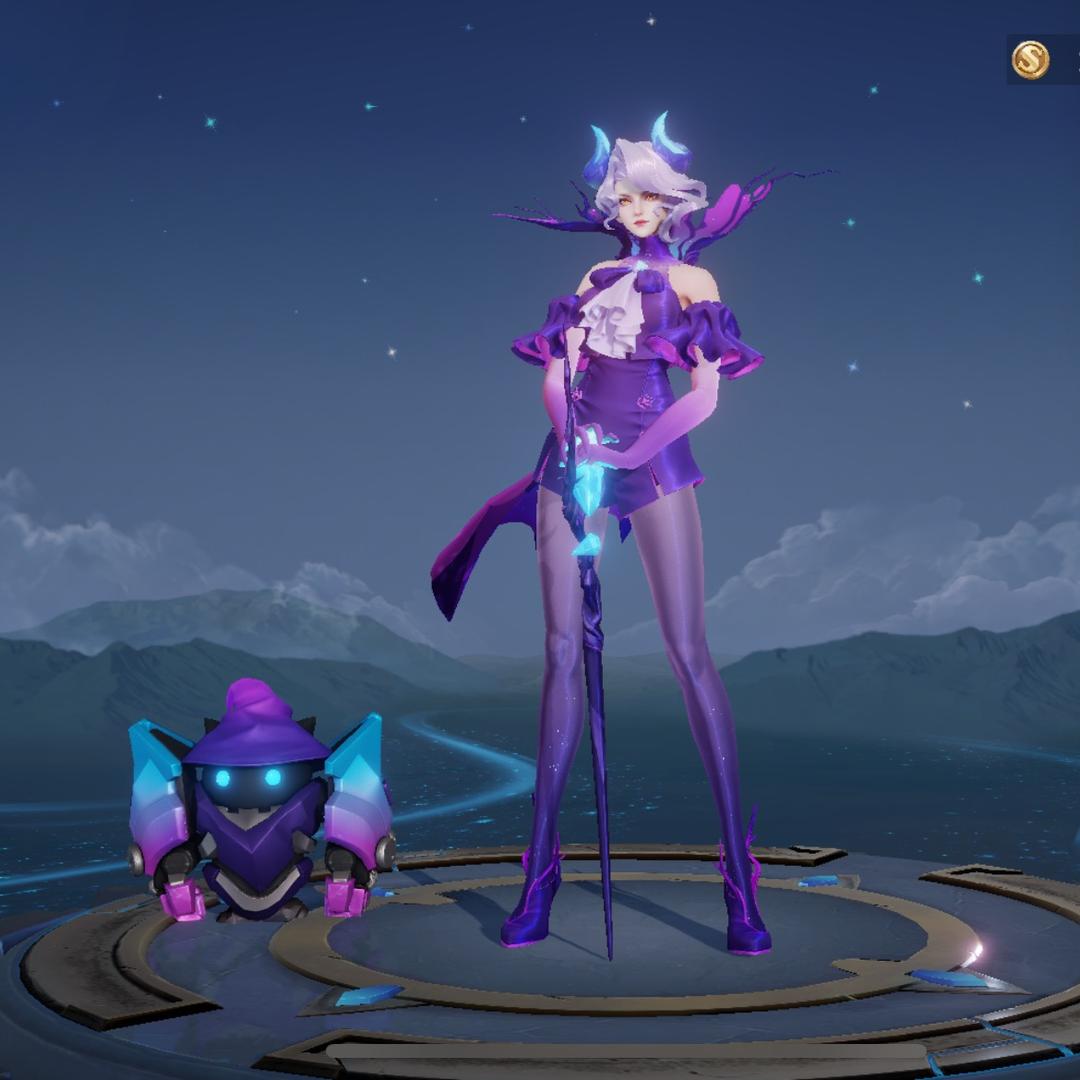The image size is (1080, 1080).
Task: Tap the gold S coin currency icon
Action: point(1030,61)
